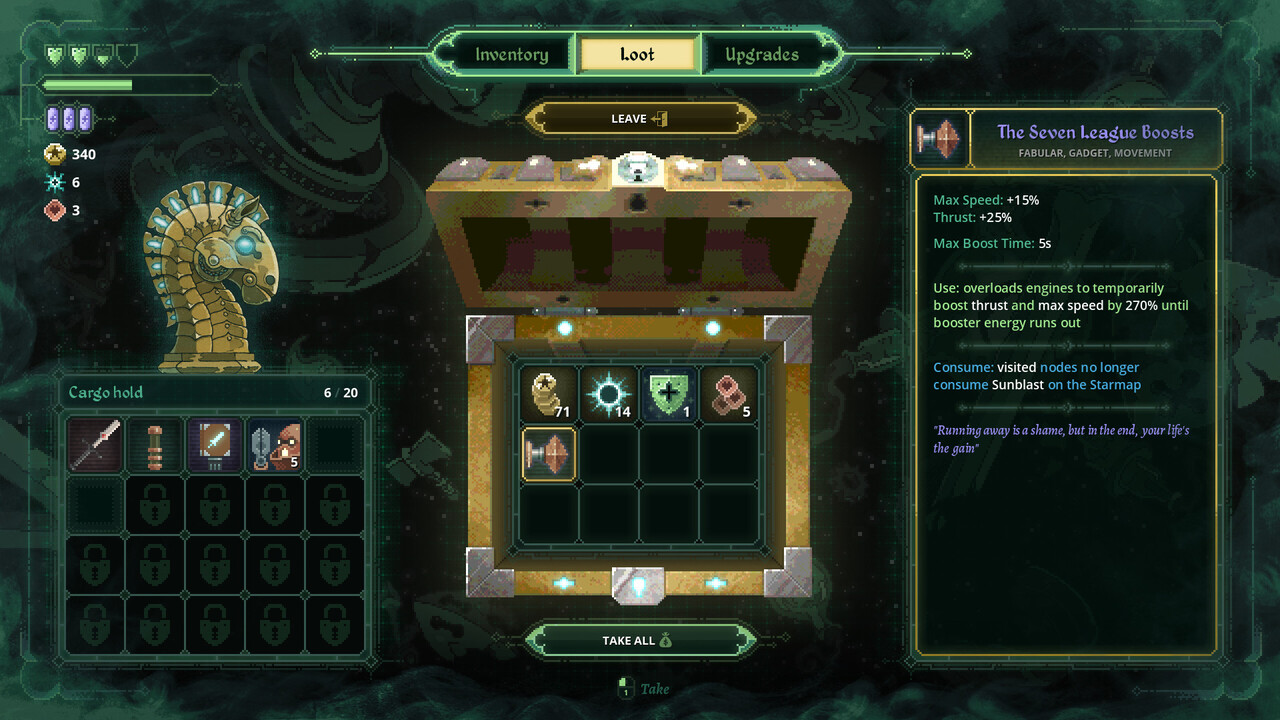
Task: Leave the loot chest
Action: tap(639, 119)
